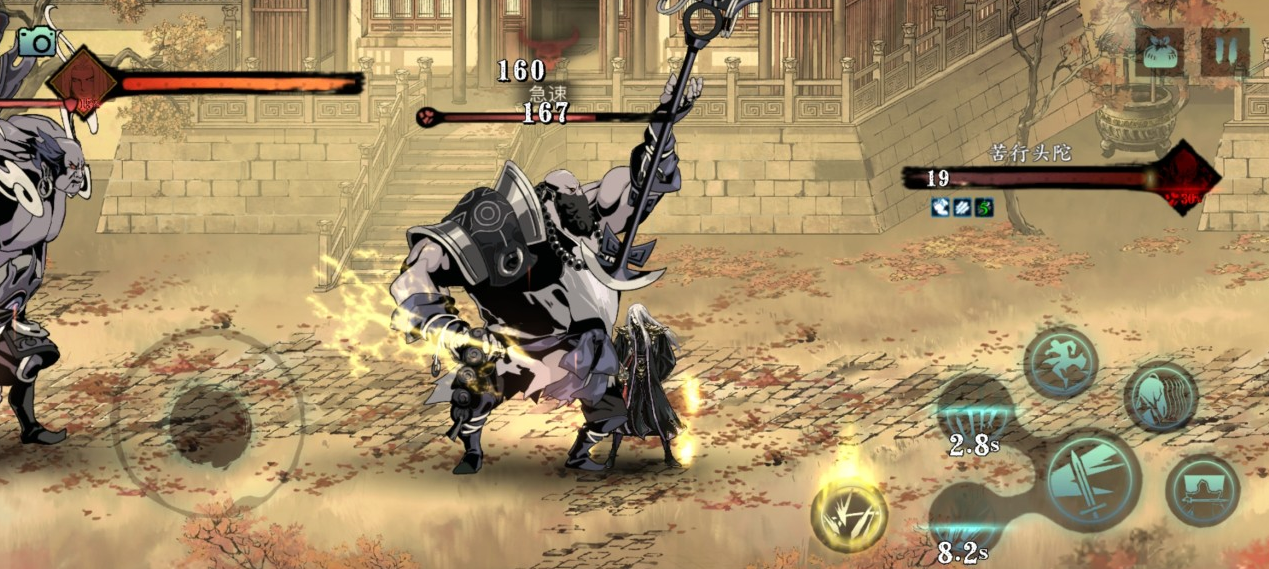Activate the horizontal blade skill button
The width and height of the screenshot is (1269, 569).
click(1202, 490)
